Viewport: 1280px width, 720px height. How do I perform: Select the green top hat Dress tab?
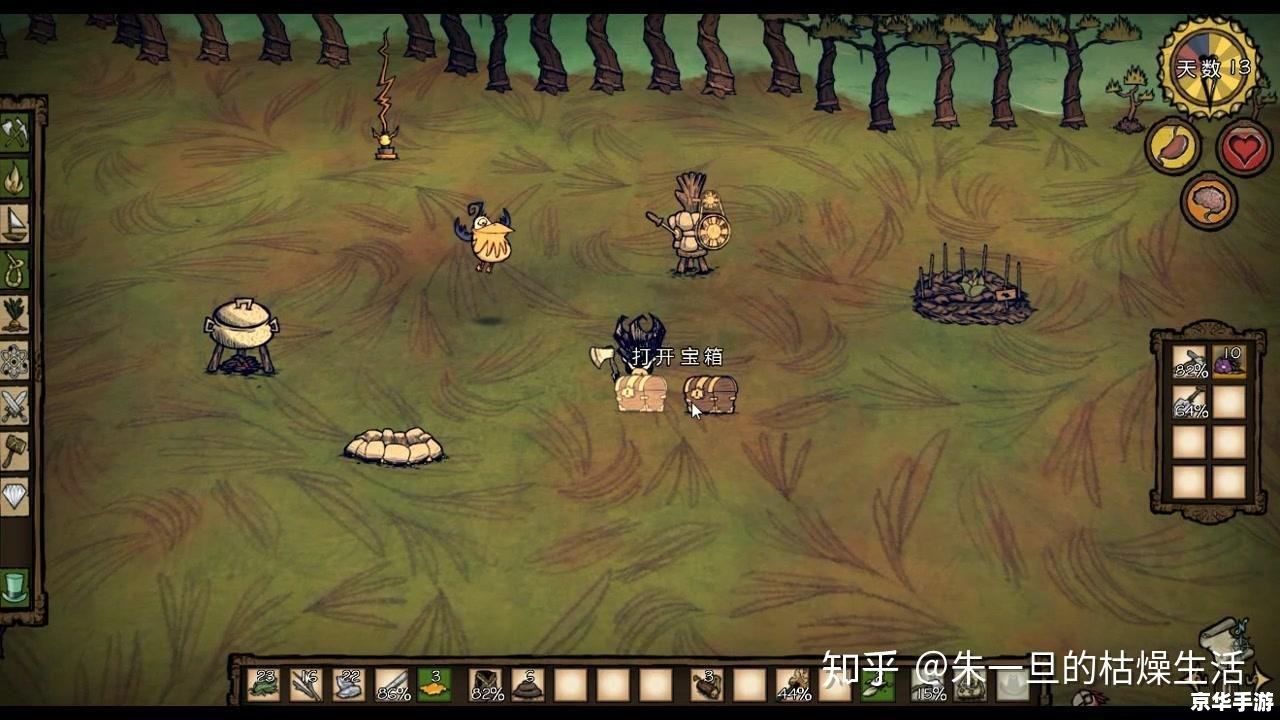point(14,586)
